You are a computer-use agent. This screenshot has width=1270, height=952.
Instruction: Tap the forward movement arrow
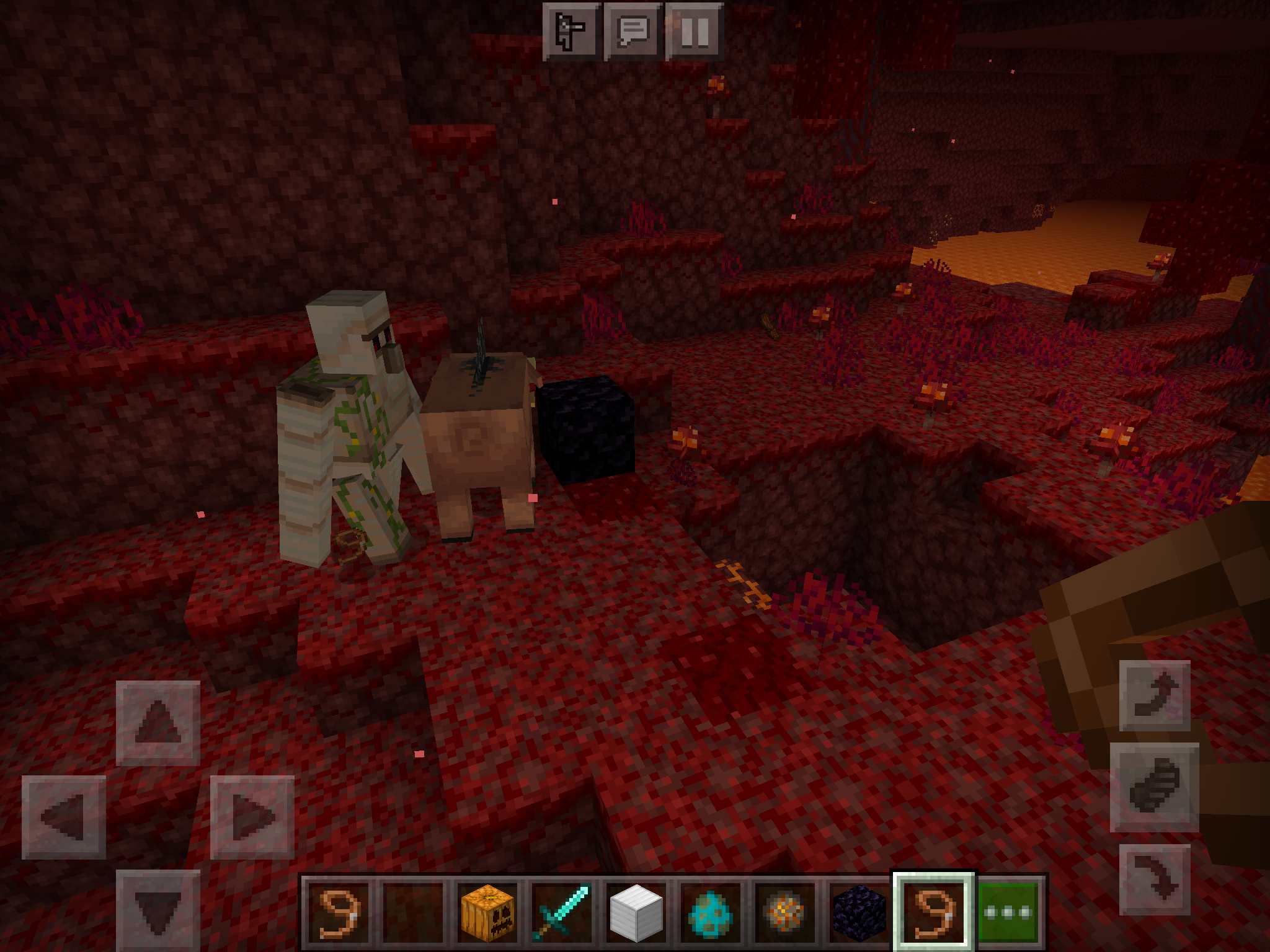158,722
